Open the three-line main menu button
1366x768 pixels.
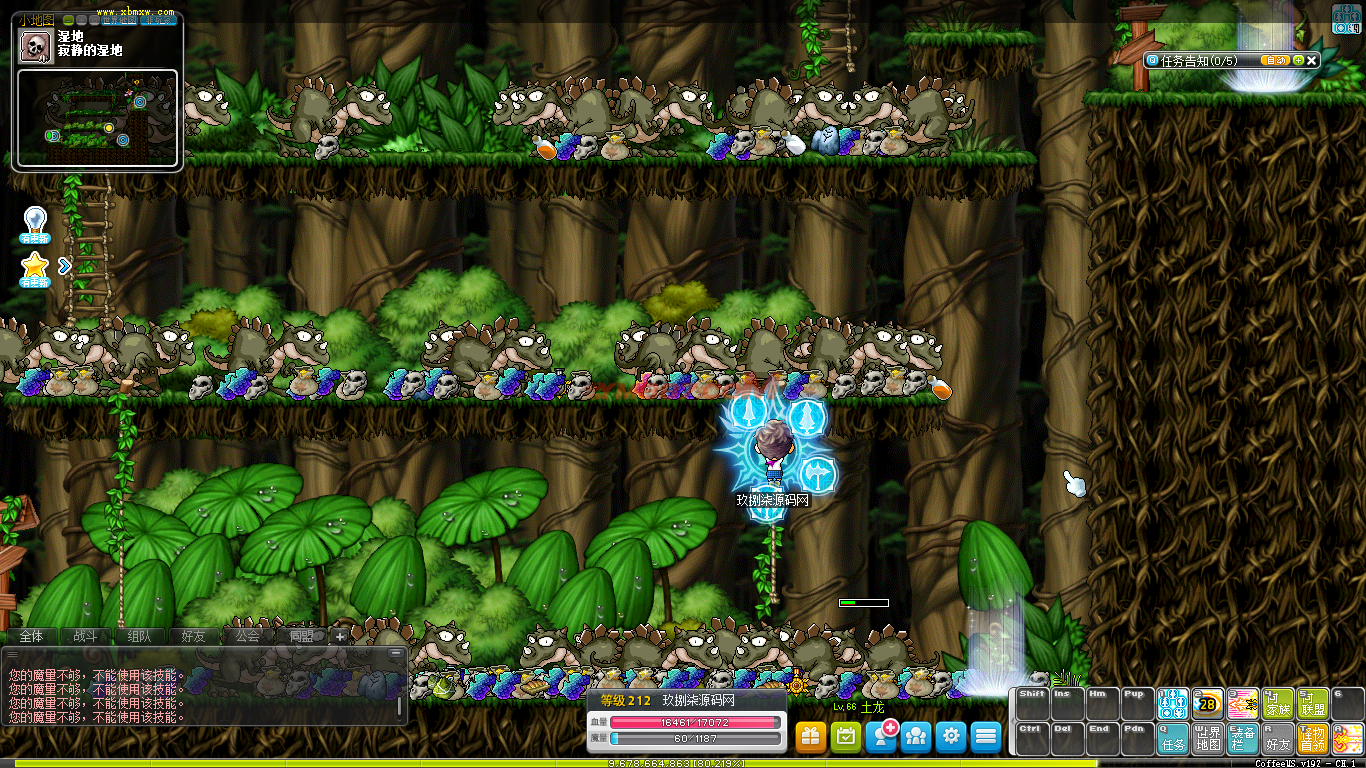pos(986,737)
